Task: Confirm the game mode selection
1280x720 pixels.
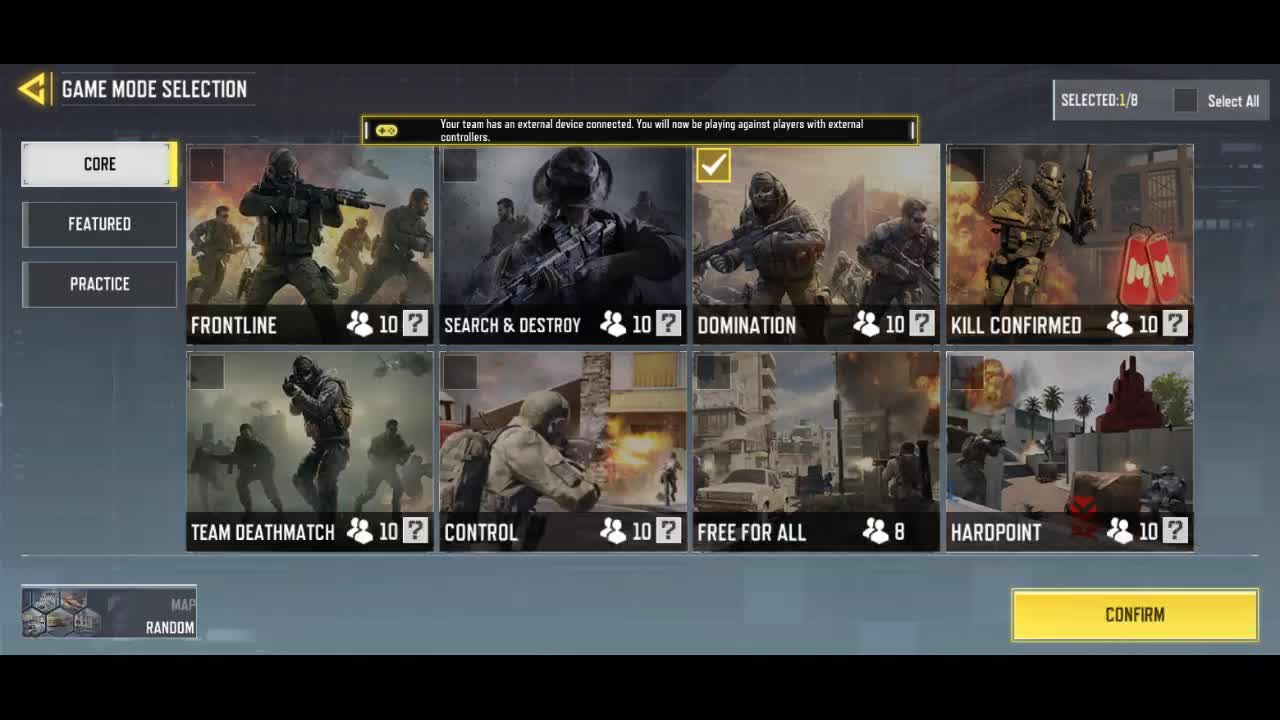Action: point(1135,614)
